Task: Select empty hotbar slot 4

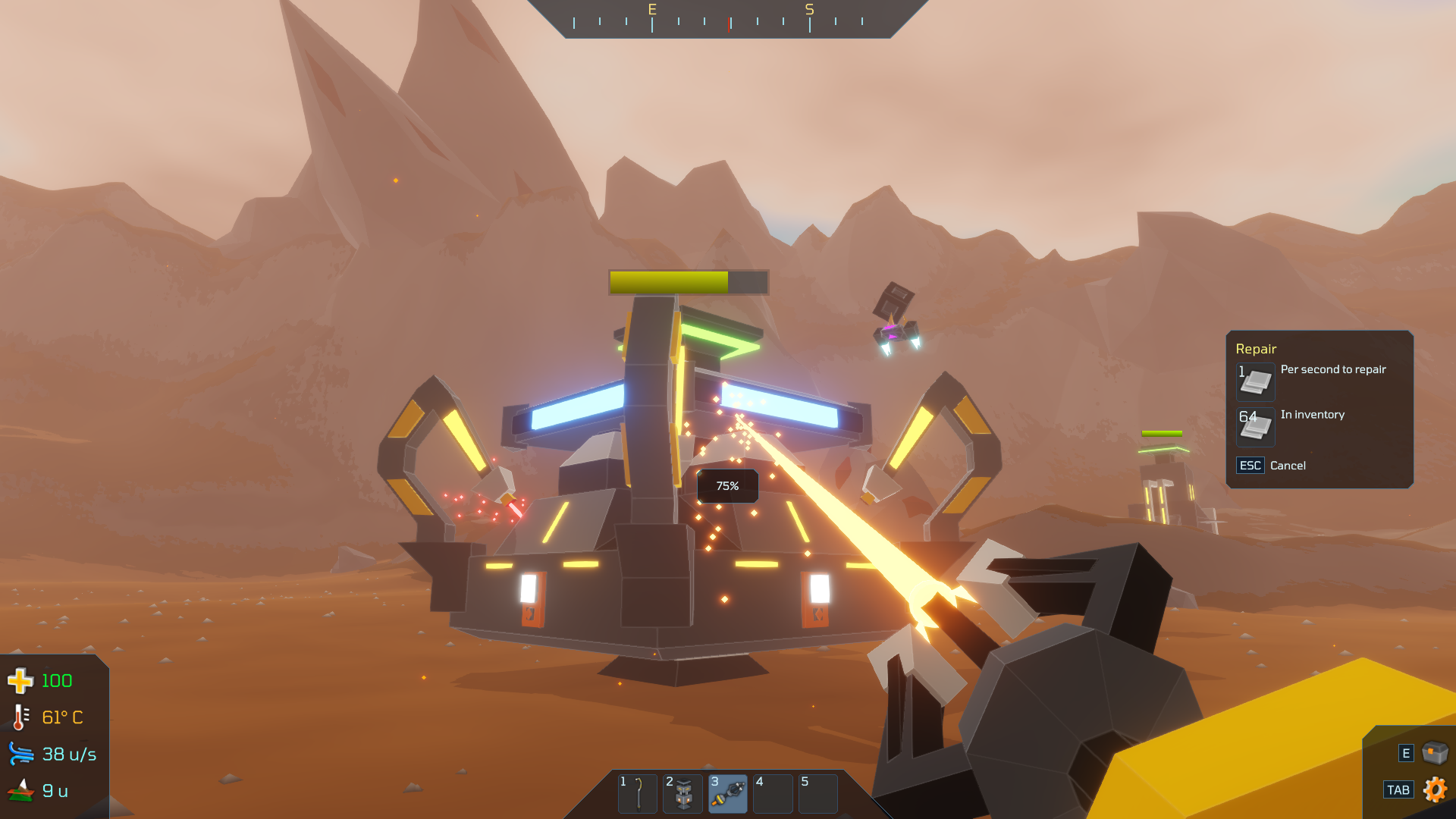Action: 773,793
